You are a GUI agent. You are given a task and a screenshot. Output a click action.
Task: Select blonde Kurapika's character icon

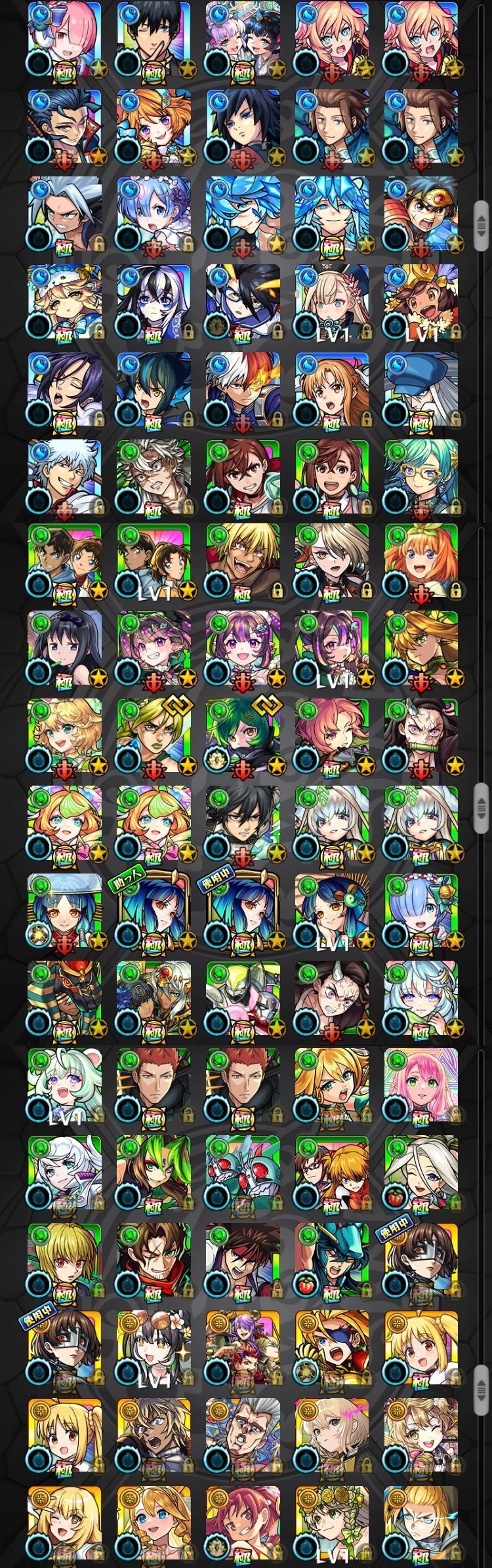tap(64, 1259)
